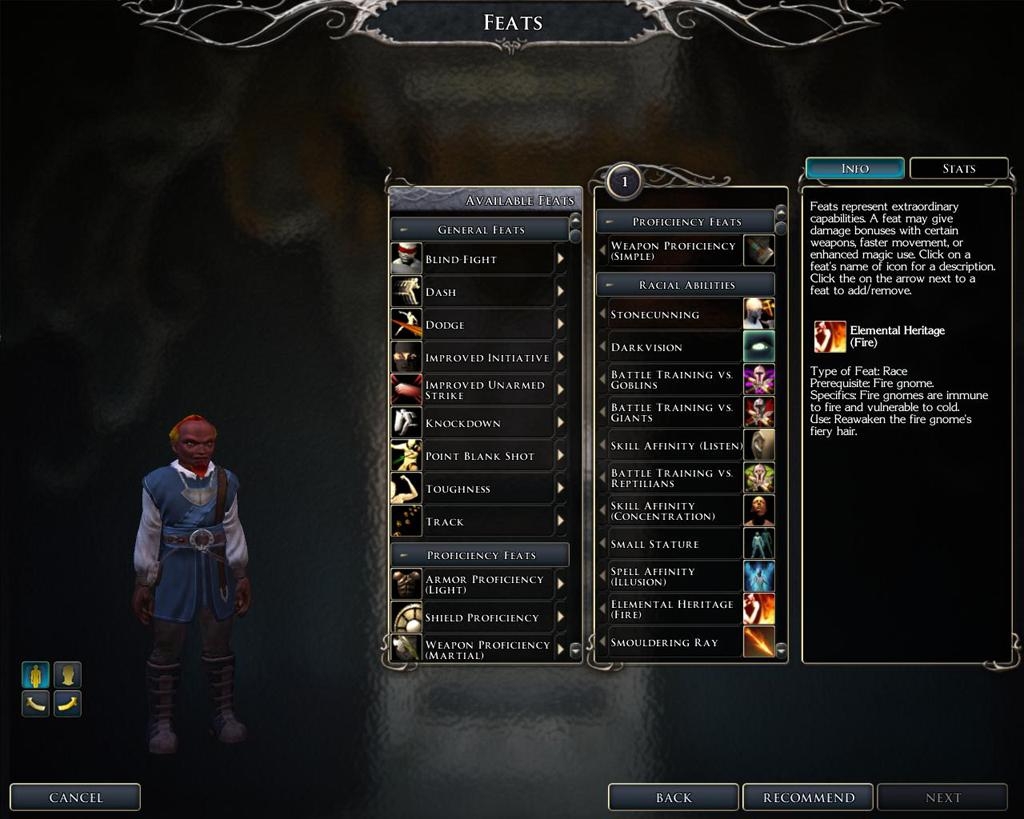Screen dimensions: 1024x819
Task: Collapse the General Feats category
Action: pyautogui.click(x=404, y=230)
